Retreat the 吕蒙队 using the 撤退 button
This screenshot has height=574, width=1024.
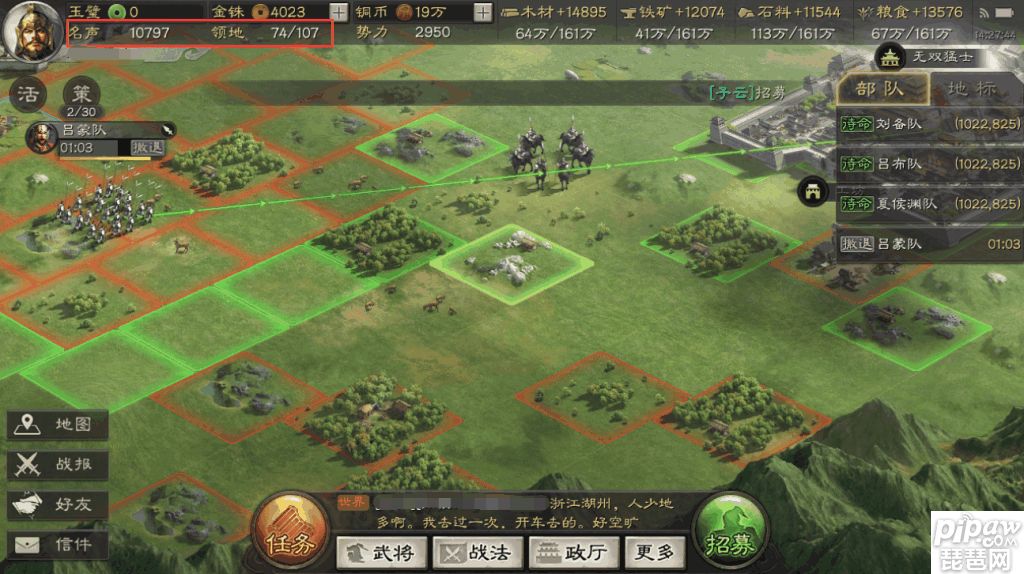[x=147, y=147]
